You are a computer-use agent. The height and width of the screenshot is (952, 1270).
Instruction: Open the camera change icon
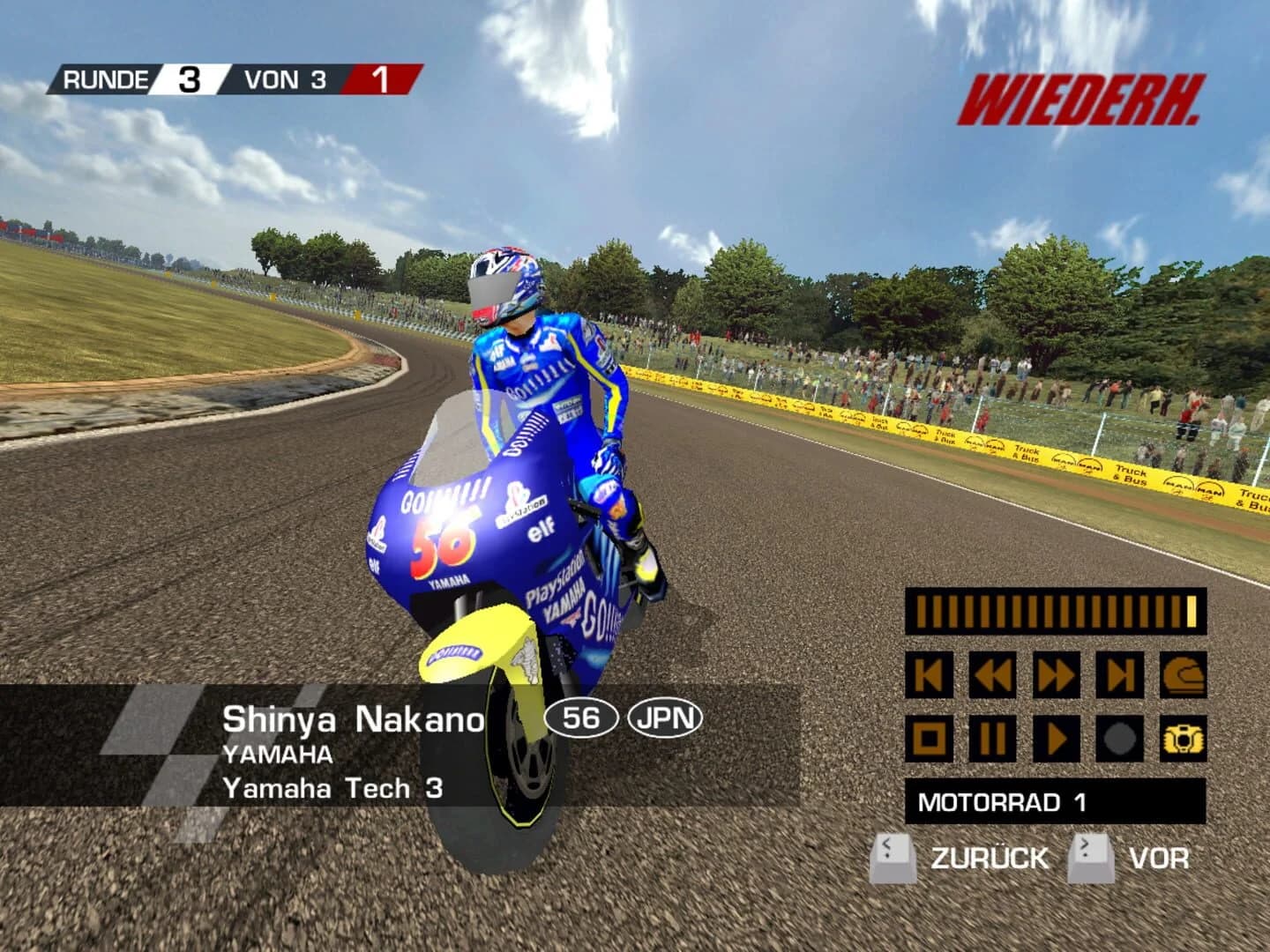(1186, 740)
